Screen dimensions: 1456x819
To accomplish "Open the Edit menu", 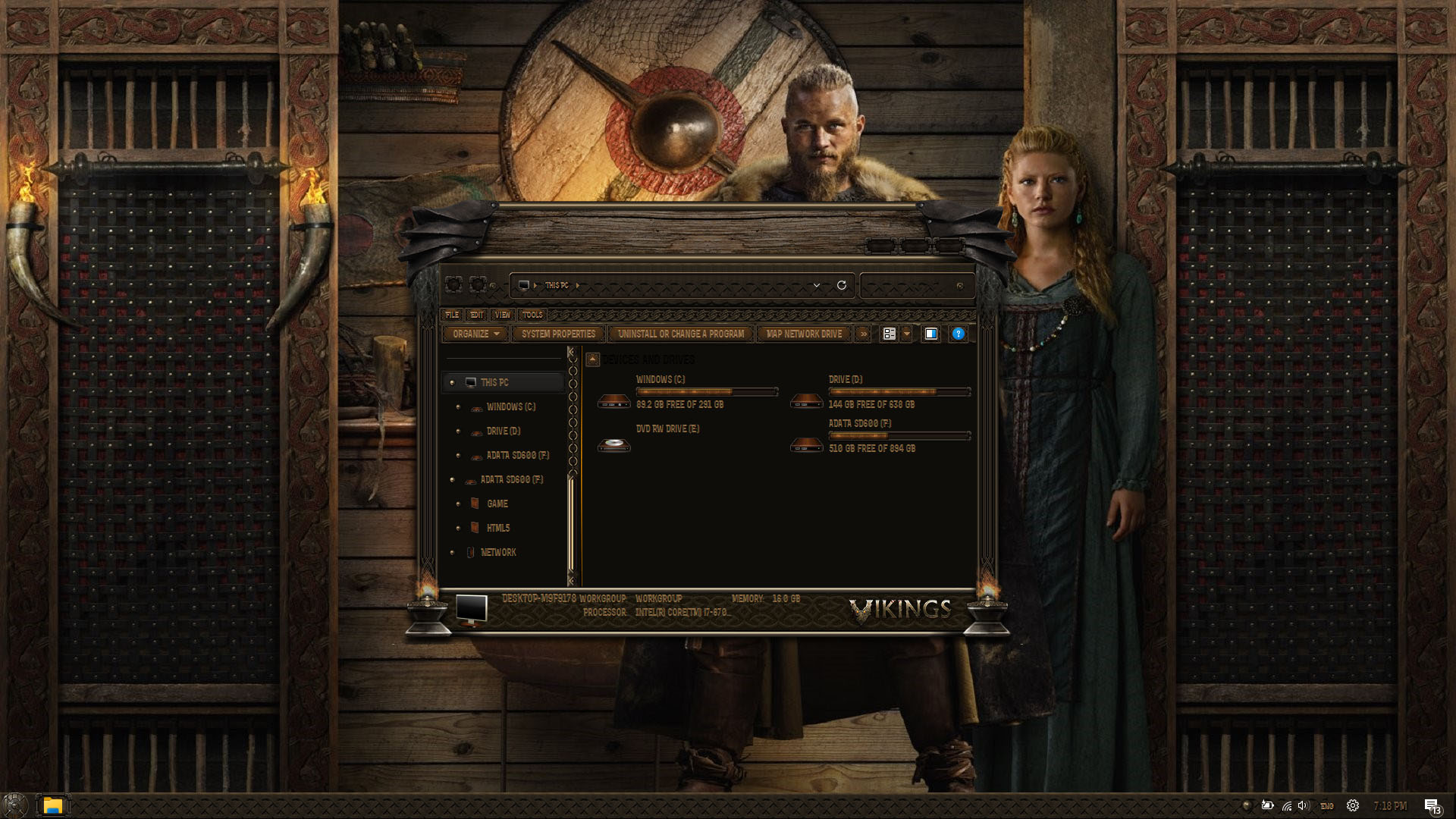I will coord(477,315).
